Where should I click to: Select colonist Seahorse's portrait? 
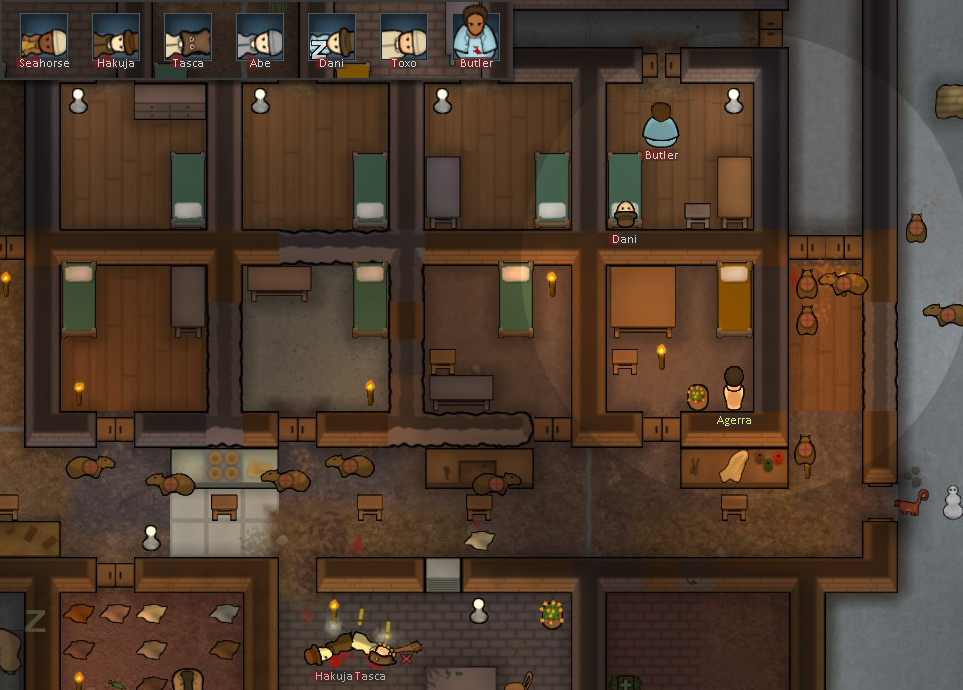(44, 37)
